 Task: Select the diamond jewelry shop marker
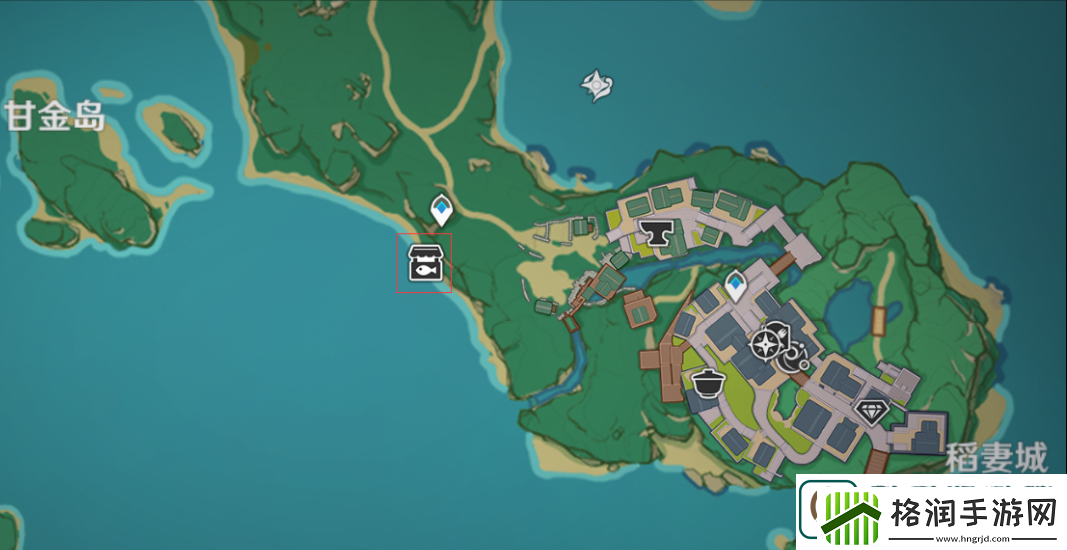pyautogui.click(x=872, y=412)
